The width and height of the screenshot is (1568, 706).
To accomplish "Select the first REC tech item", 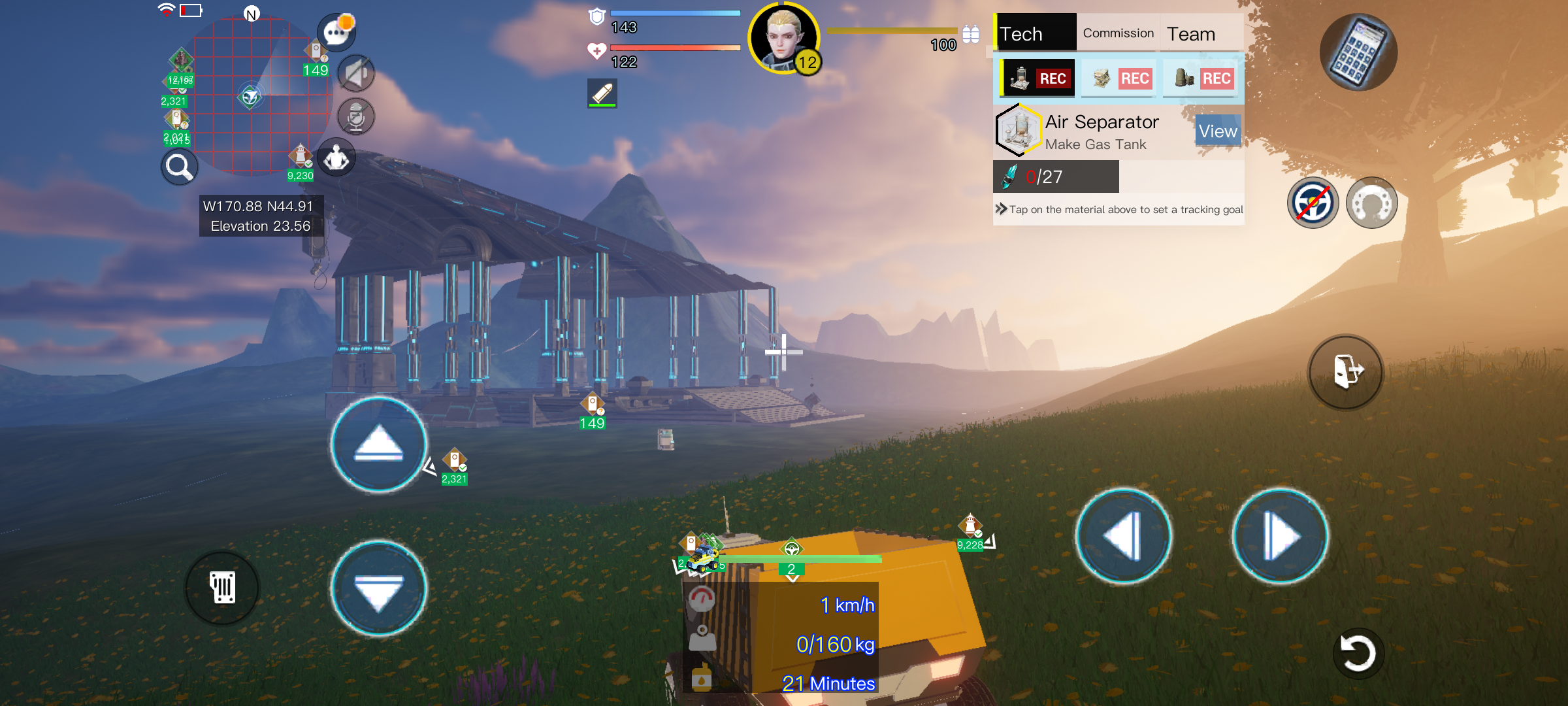I will (x=1038, y=78).
